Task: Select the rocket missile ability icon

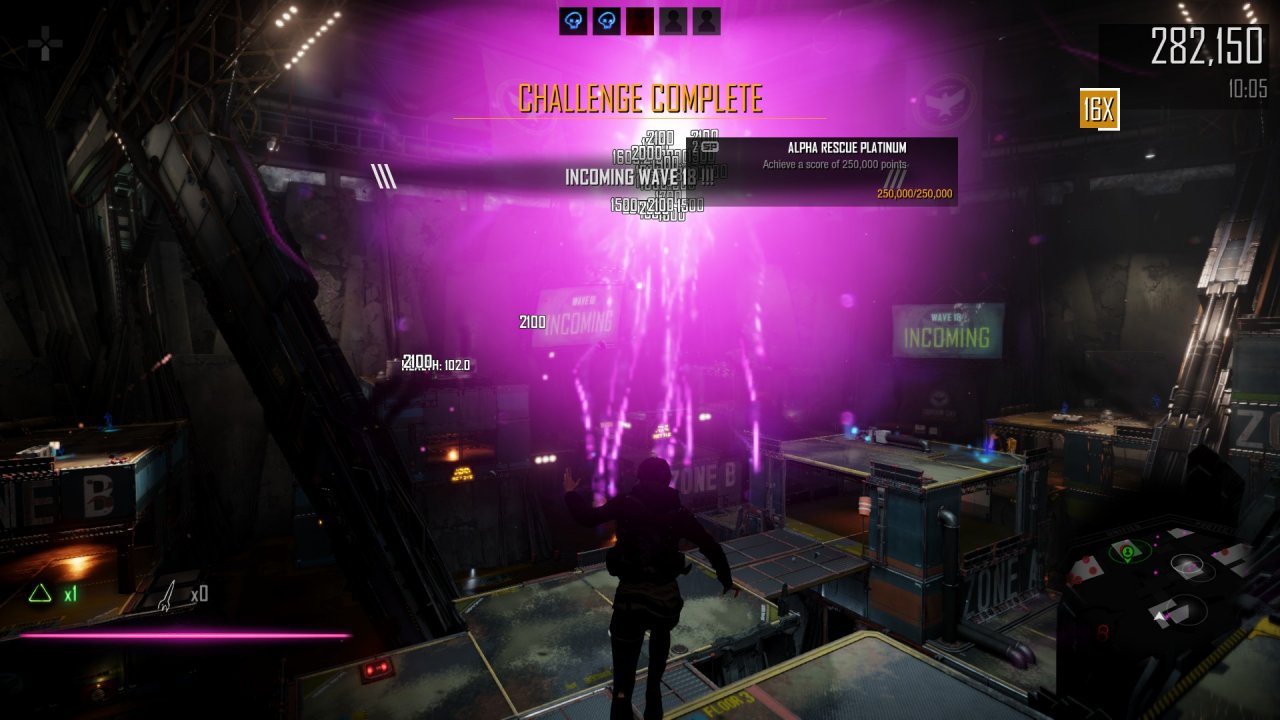Action: pyautogui.click(x=168, y=594)
